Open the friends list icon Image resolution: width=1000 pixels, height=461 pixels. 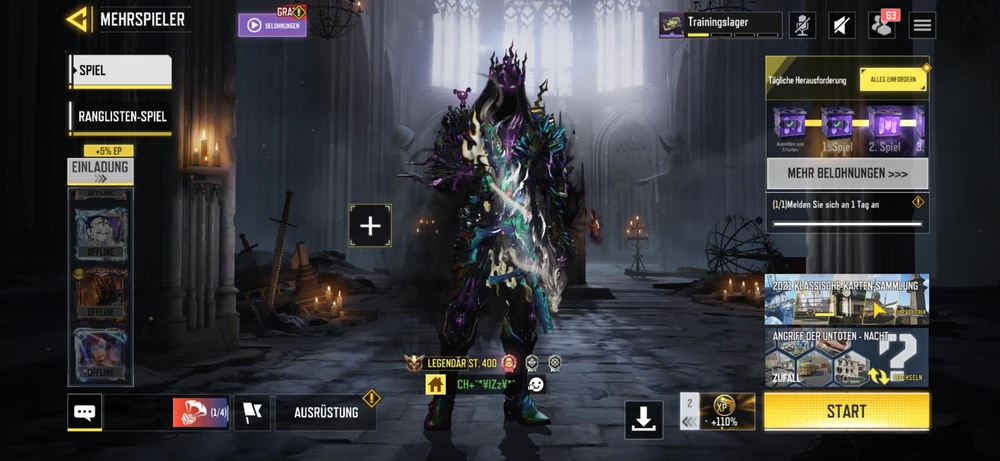[882, 25]
